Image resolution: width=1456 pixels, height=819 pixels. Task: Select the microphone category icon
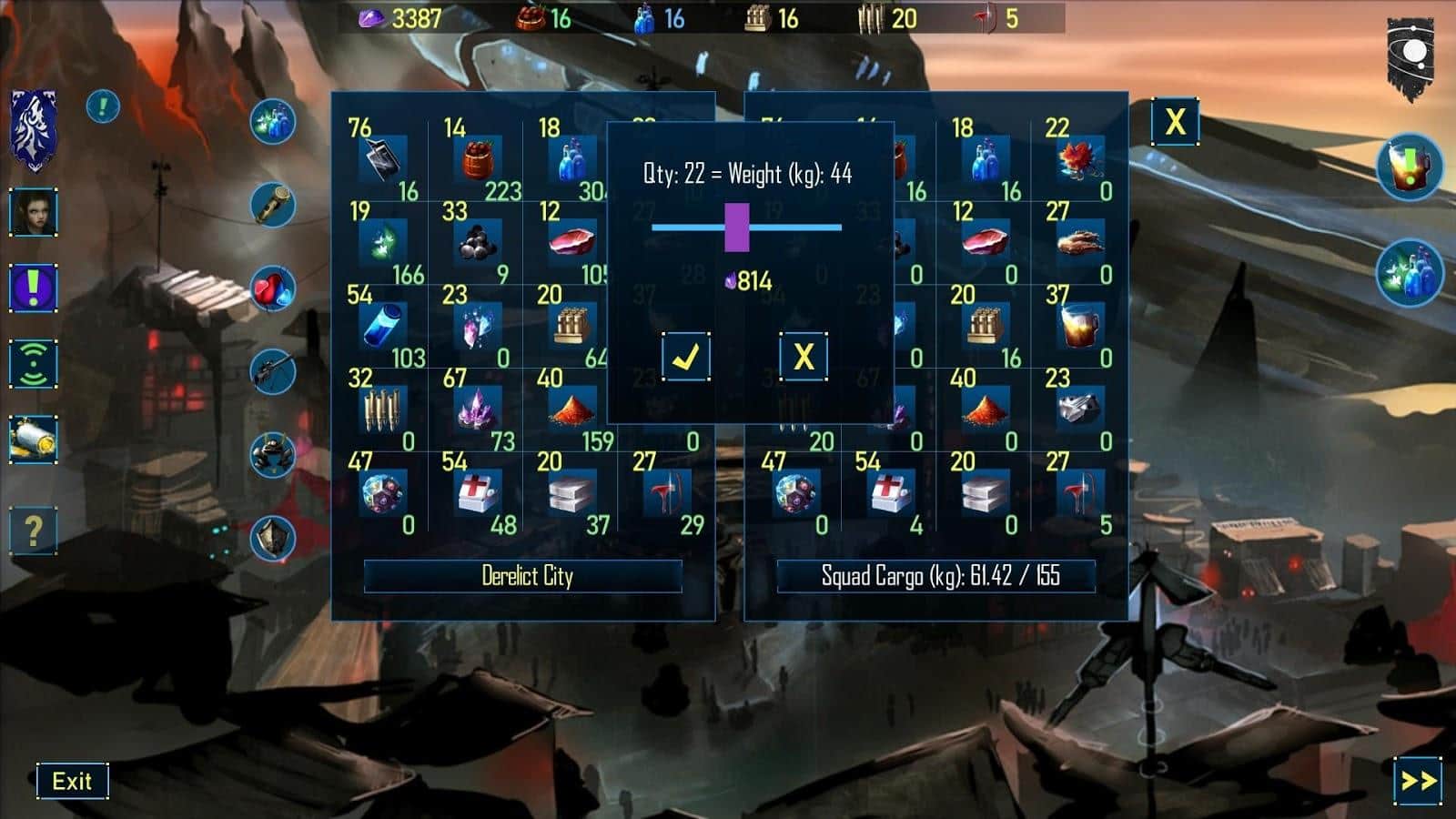[272, 205]
